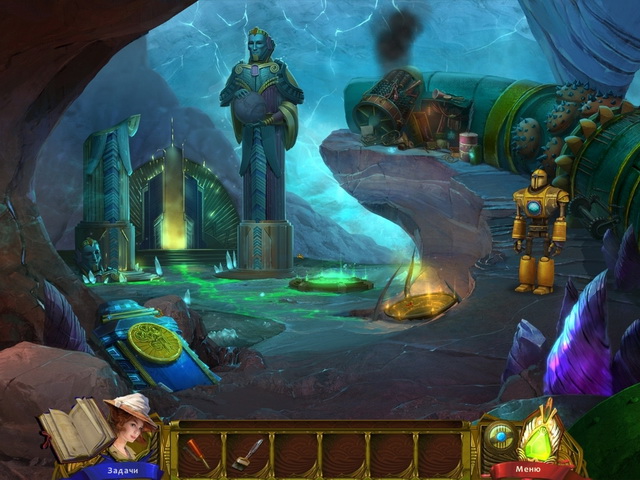The height and width of the screenshot is (480, 640).
Task: Open the journal book icon
Action: click(x=73, y=426)
